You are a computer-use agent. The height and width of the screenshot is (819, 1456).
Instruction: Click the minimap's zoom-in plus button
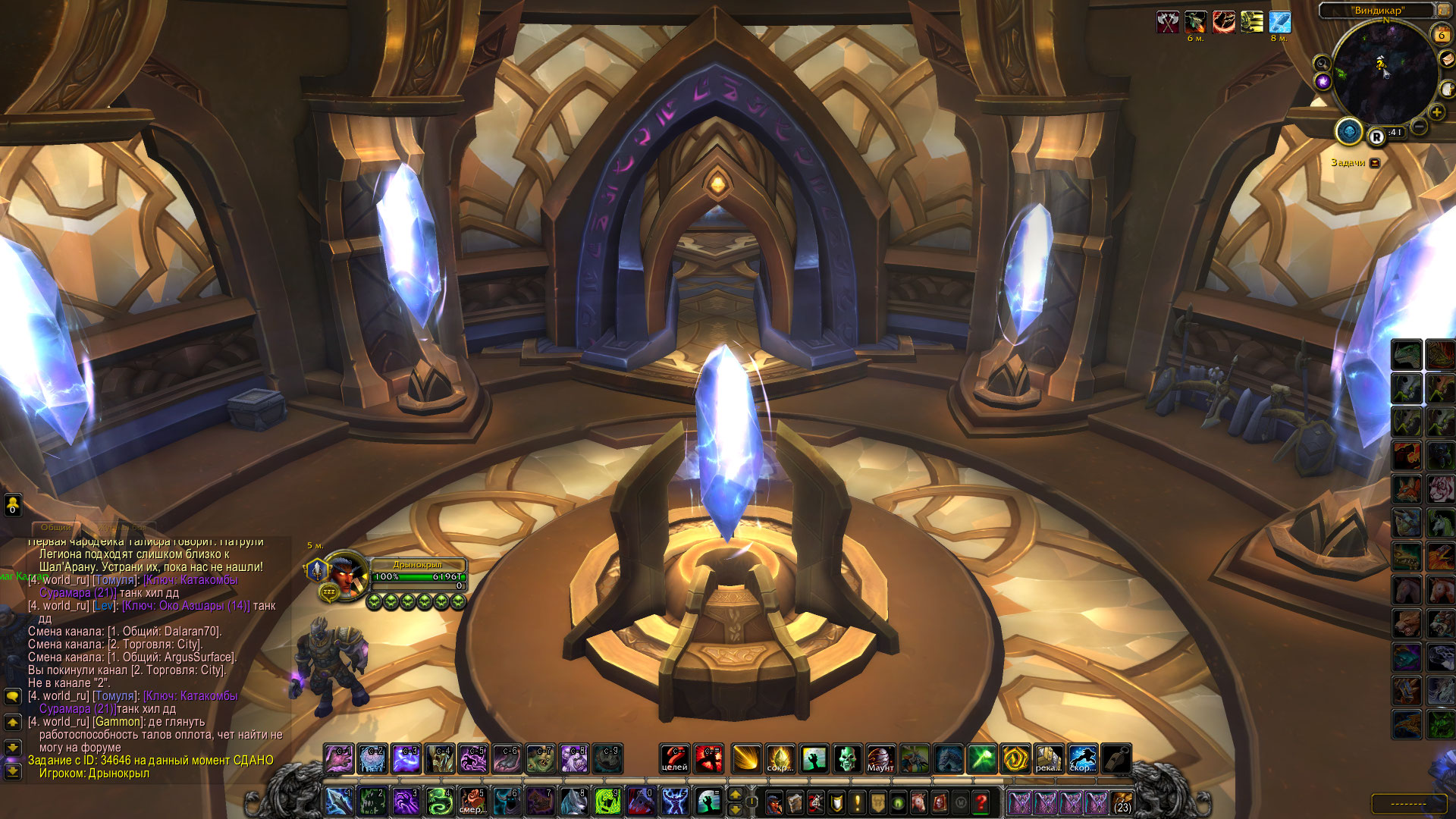[x=1436, y=113]
